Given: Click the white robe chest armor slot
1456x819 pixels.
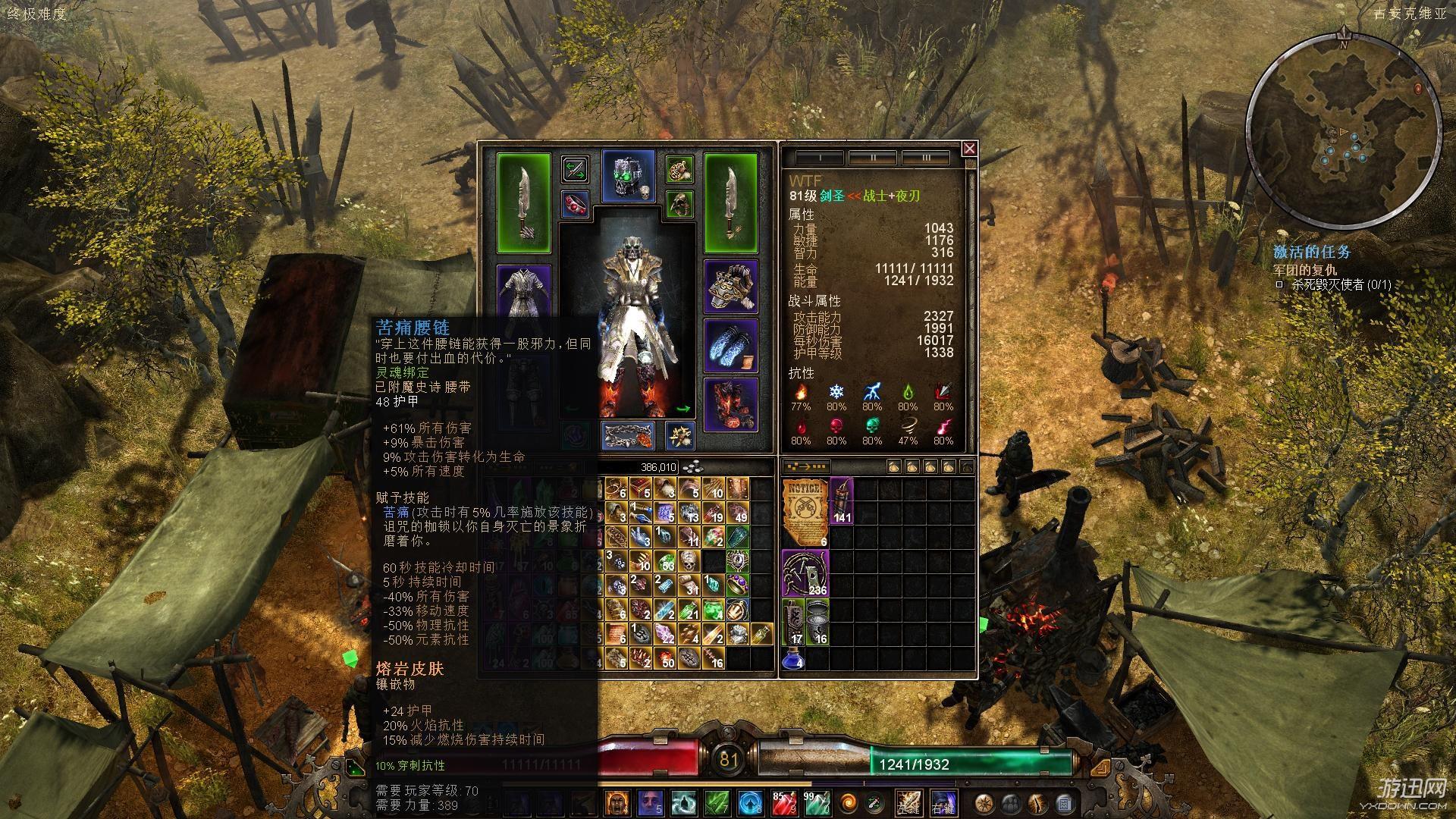Looking at the screenshot, I should pos(523,291).
